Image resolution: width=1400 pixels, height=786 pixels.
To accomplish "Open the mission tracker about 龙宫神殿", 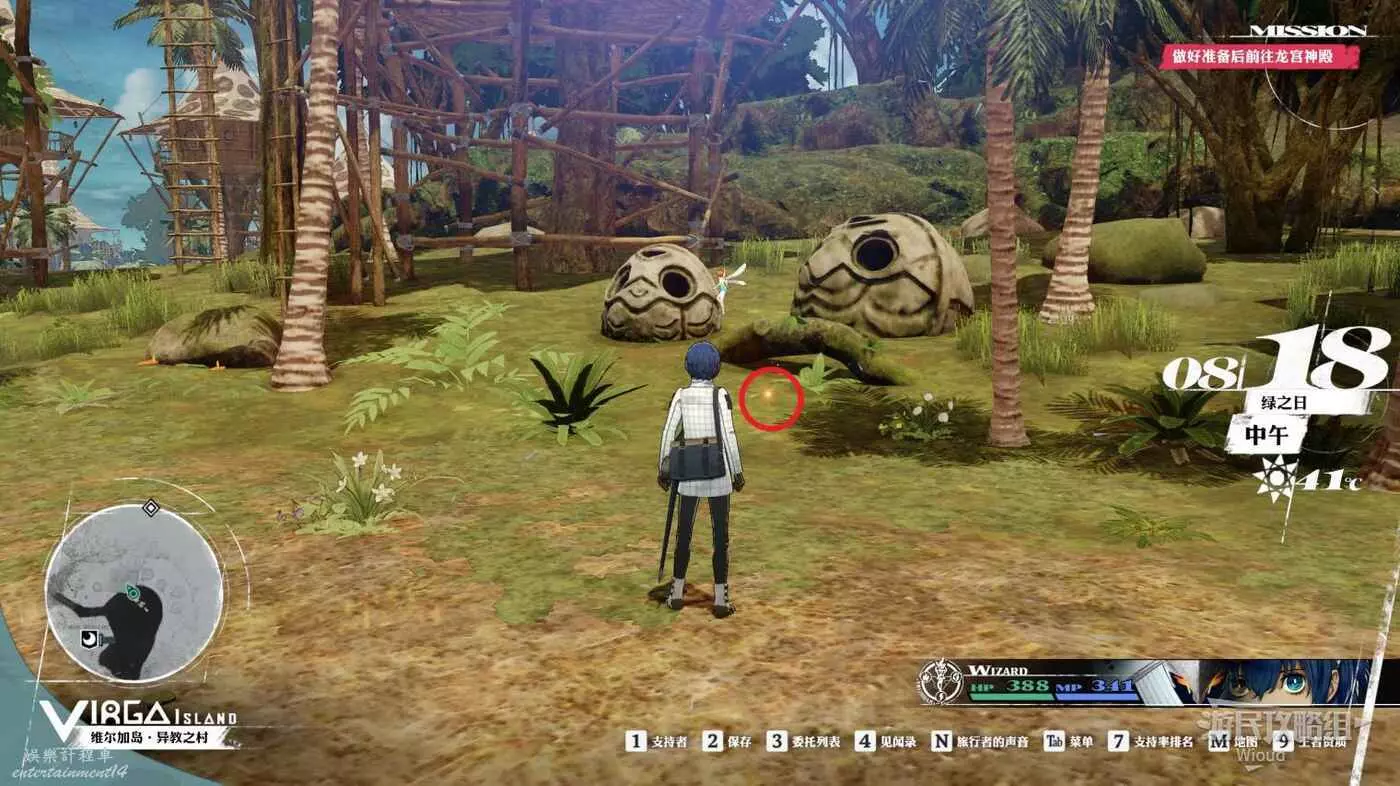I will click(x=1259, y=55).
